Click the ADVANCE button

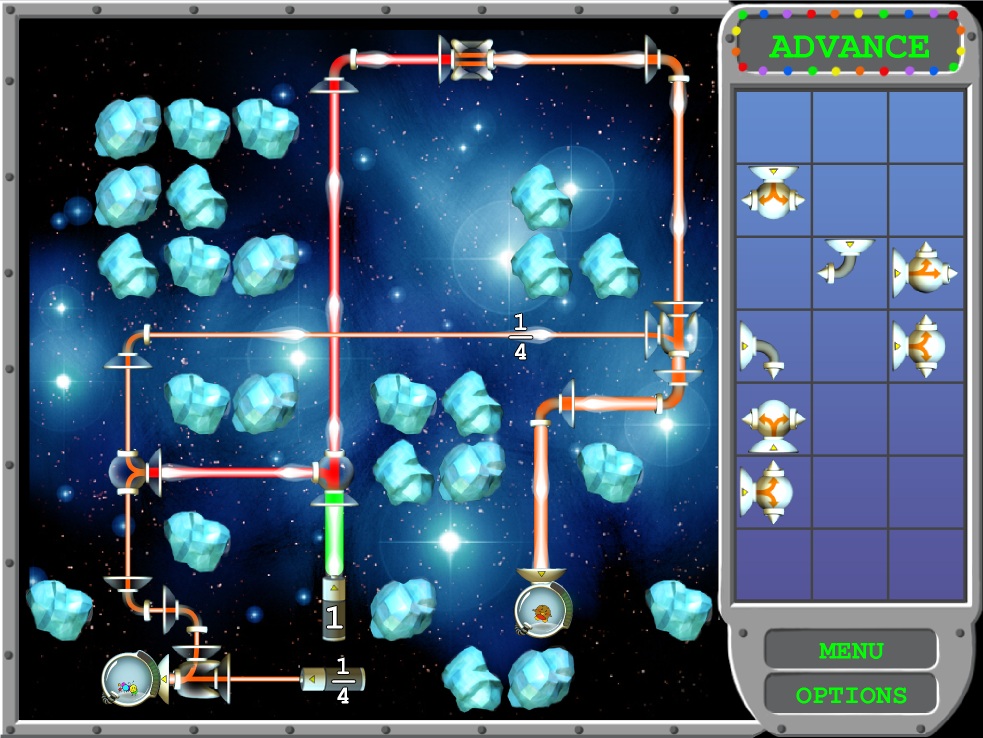pos(849,46)
